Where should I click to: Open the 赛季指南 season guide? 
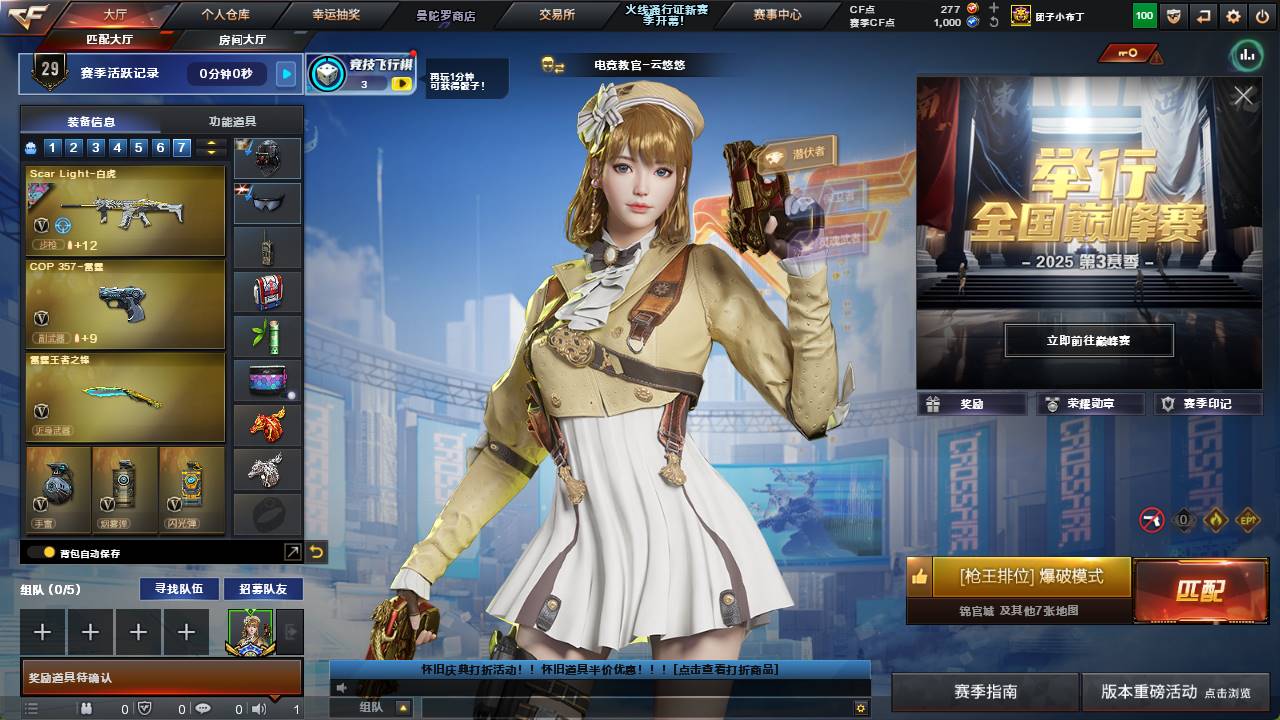pos(985,692)
